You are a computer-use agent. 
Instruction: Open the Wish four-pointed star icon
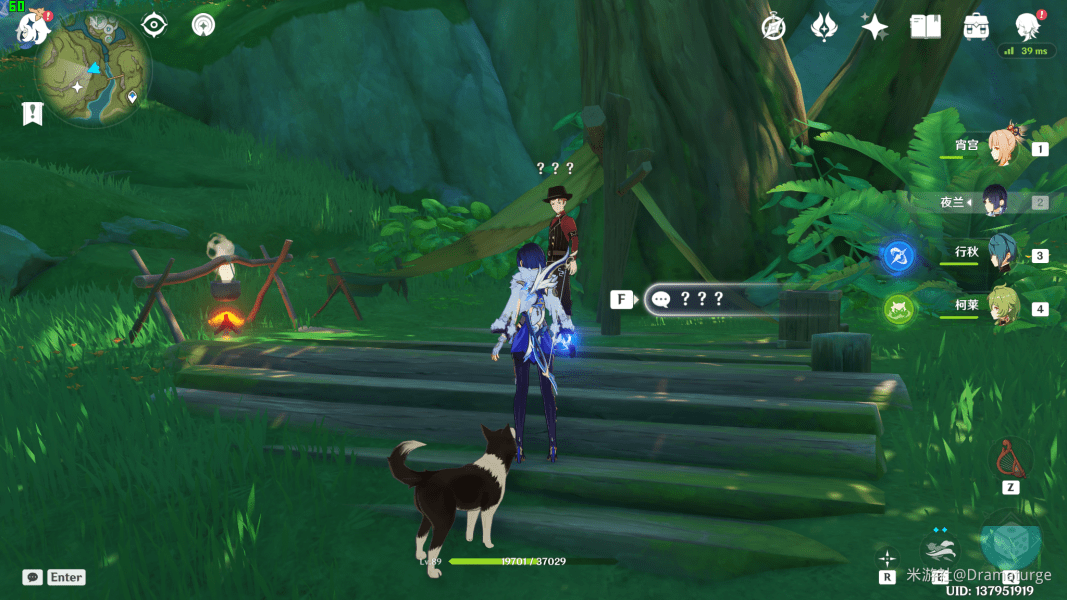(x=875, y=28)
